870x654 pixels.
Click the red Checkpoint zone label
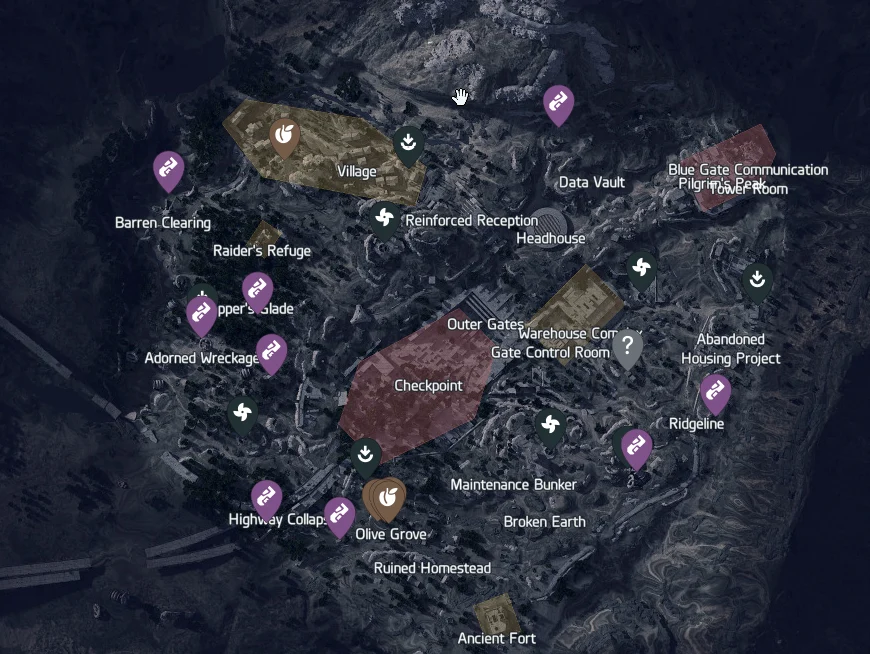(428, 386)
